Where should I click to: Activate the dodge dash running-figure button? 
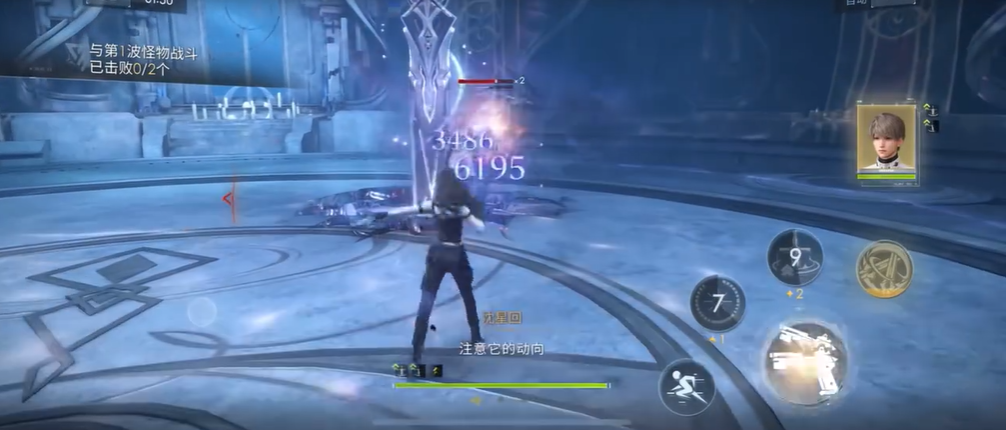click(687, 385)
